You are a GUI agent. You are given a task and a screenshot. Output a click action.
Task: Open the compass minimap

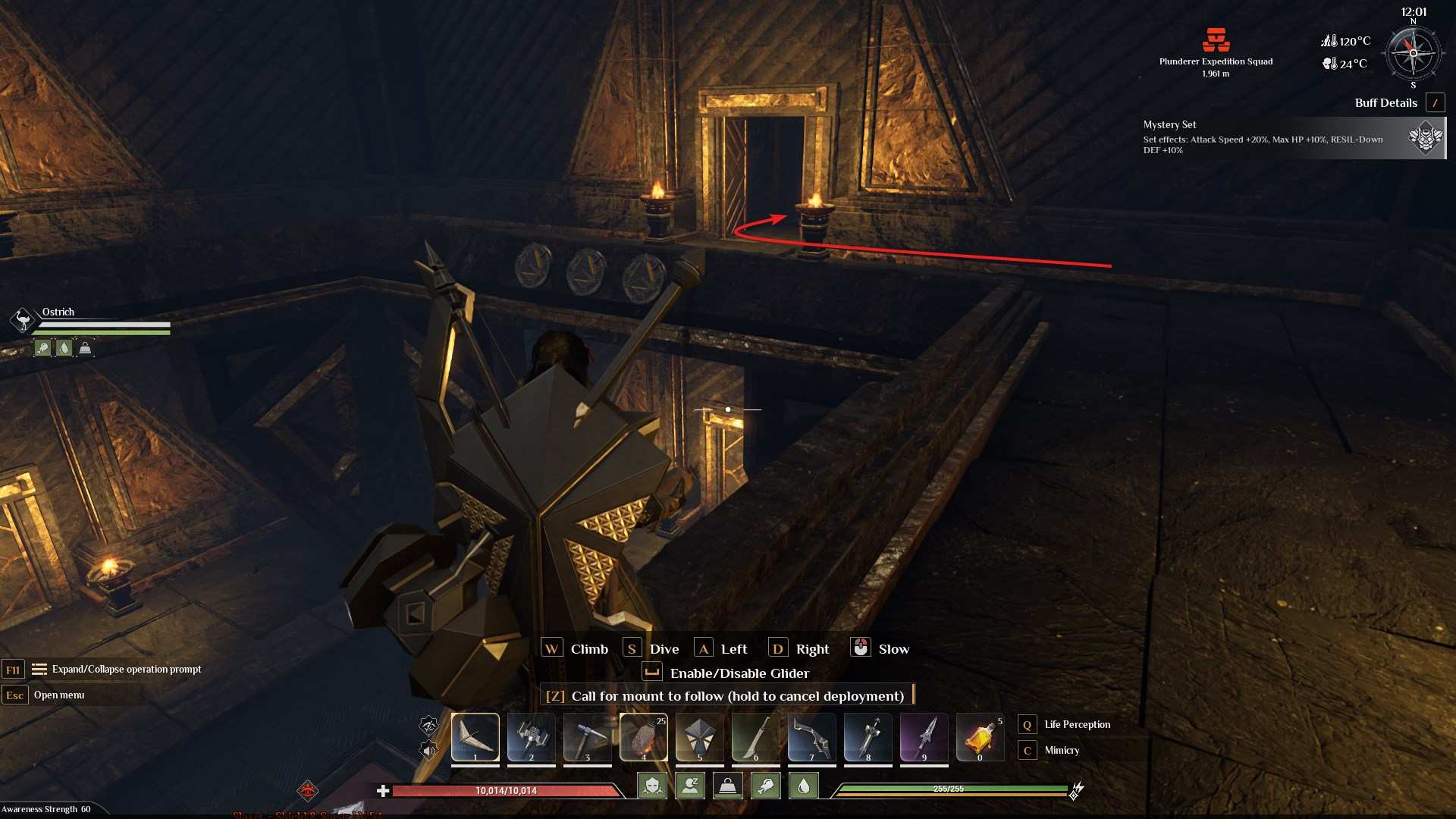1413,53
